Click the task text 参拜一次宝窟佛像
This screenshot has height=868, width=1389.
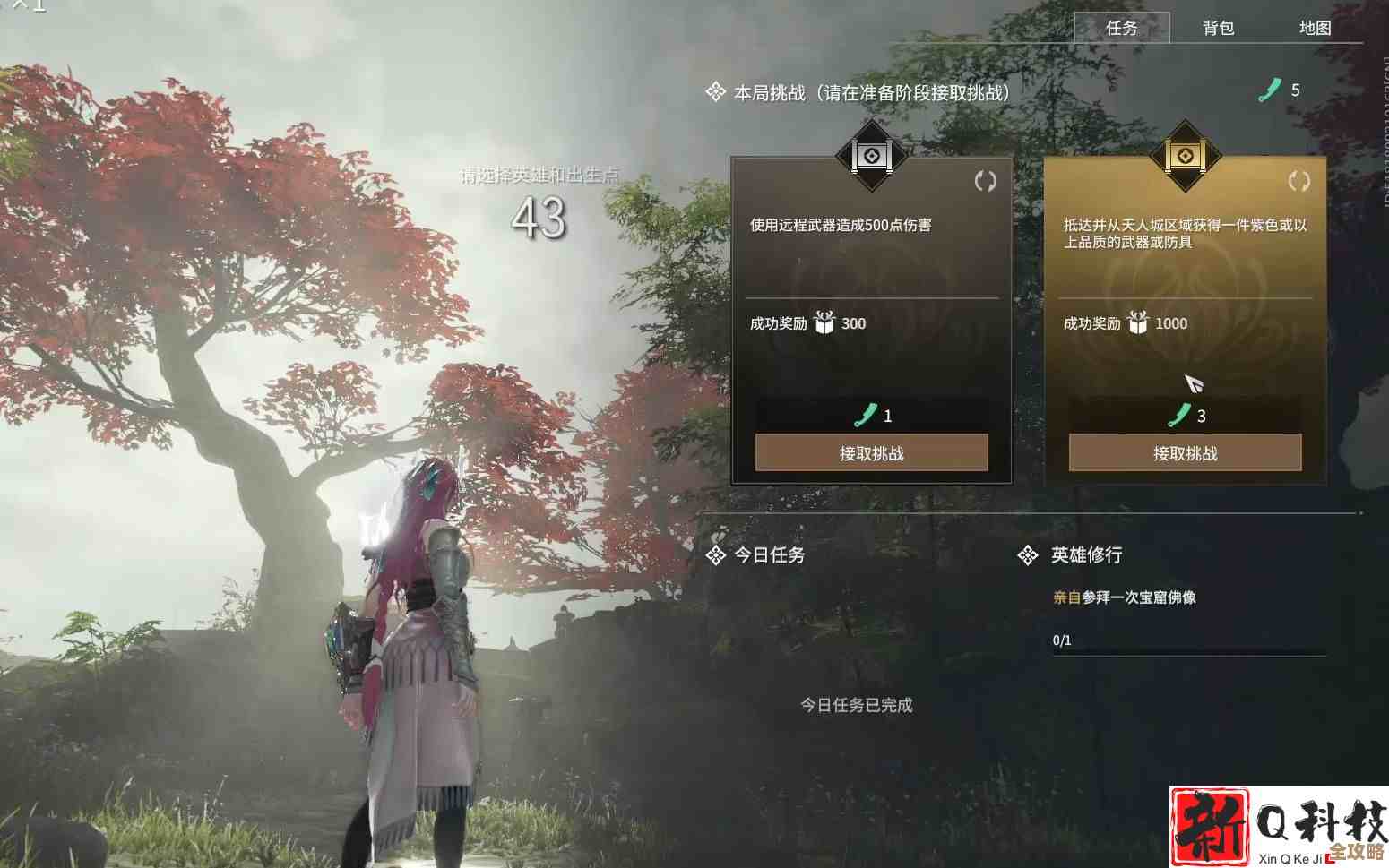click(x=1138, y=597)
